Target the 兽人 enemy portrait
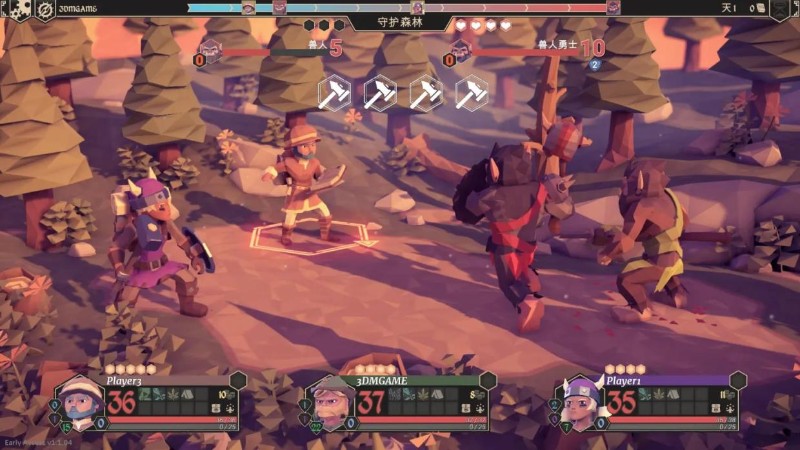The width and height of the screenshot is (800, 450). (210, 50)
